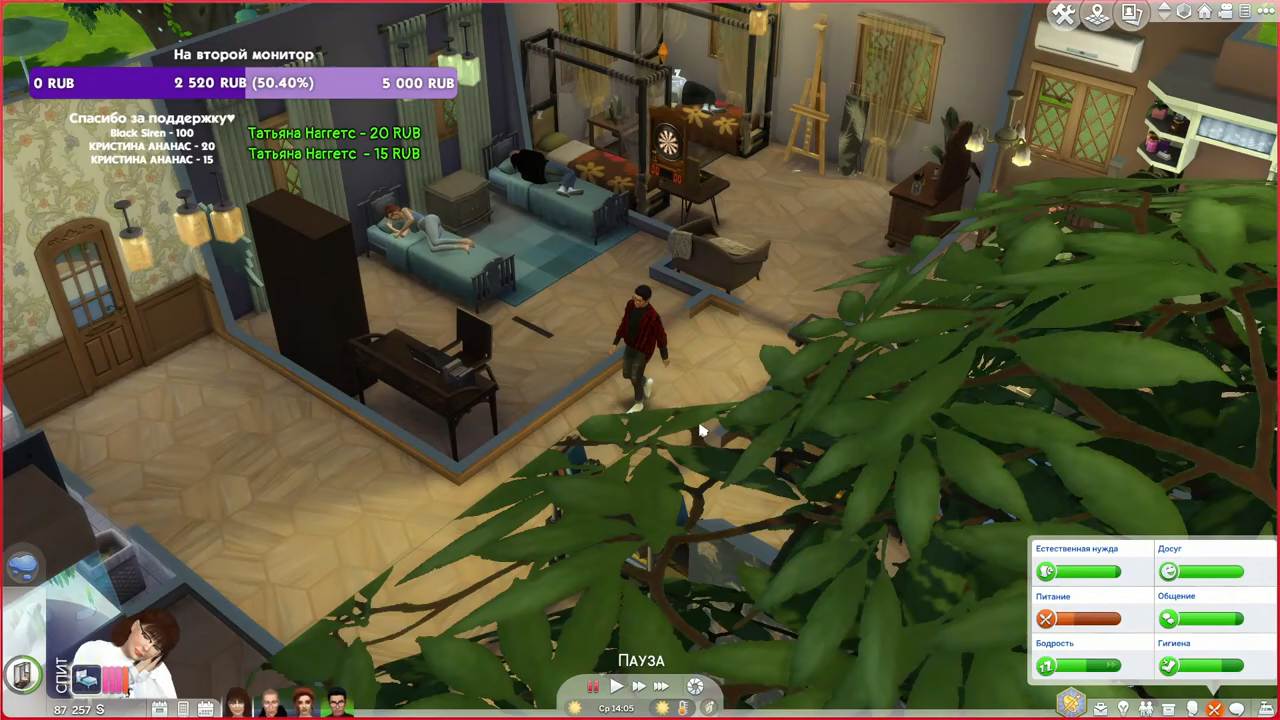The width and height of the screenshot is (1280, 720).
Task: Resume play at normal speed
Action: [617, 687]
